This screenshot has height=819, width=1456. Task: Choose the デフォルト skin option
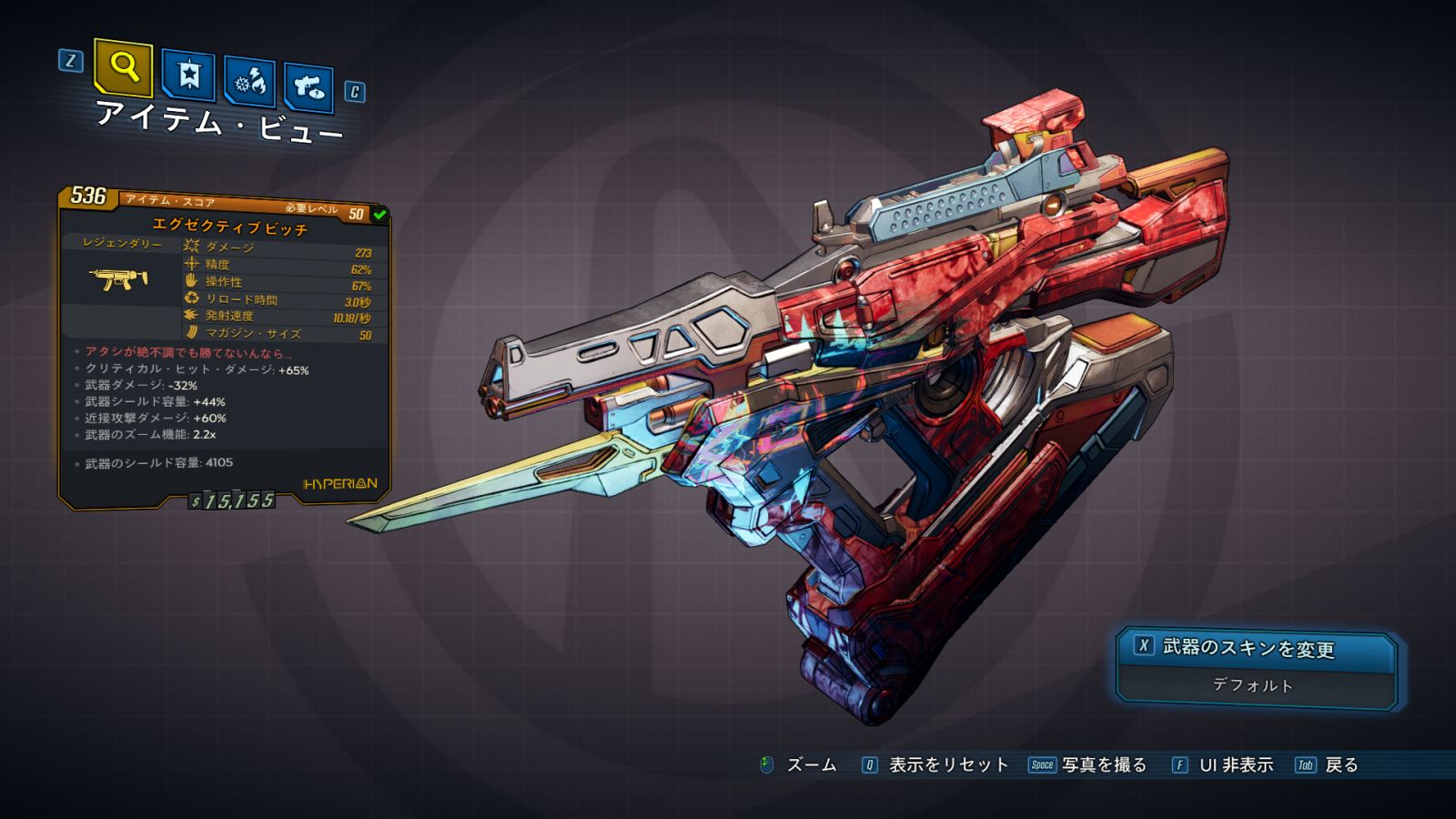pyautogui.click(x=1253, y=685)
